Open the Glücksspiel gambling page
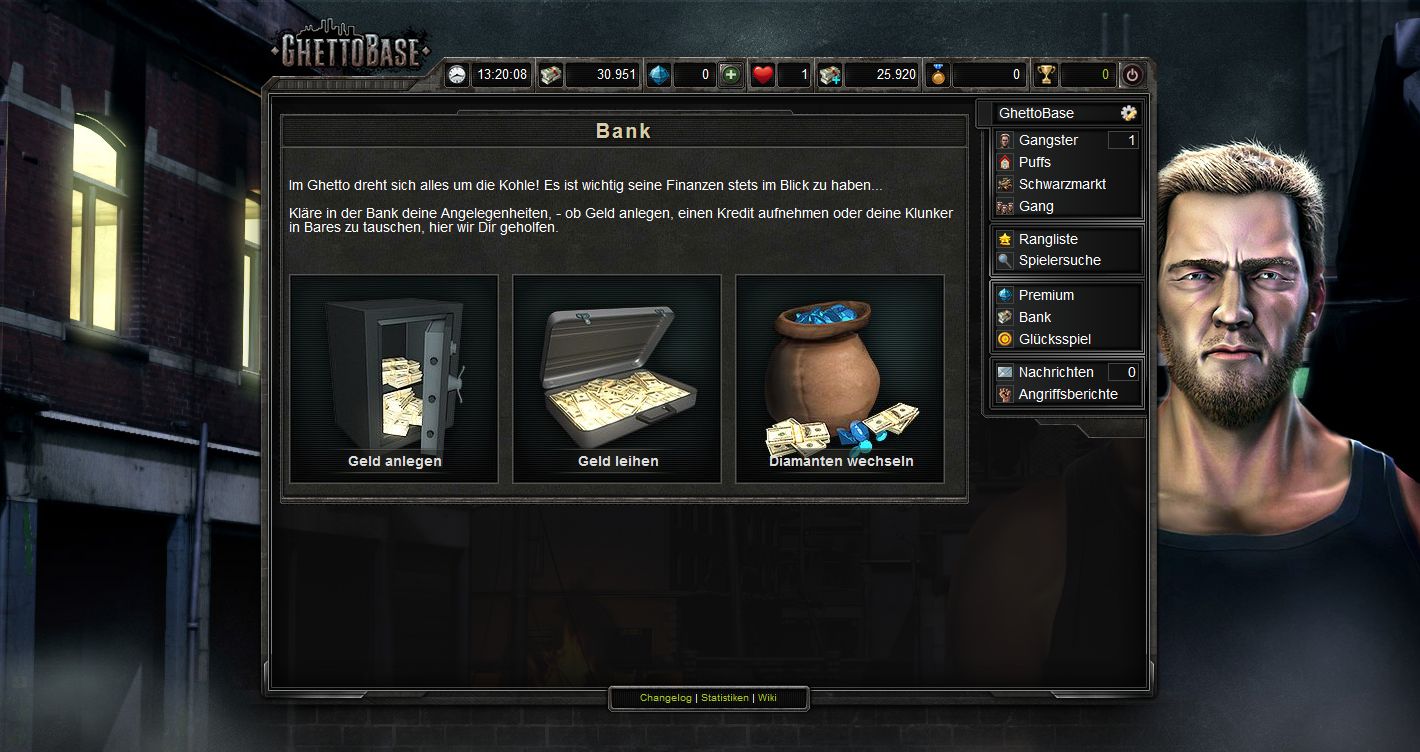Viewport: 1420px width, 752px height. coord(1054,339)
